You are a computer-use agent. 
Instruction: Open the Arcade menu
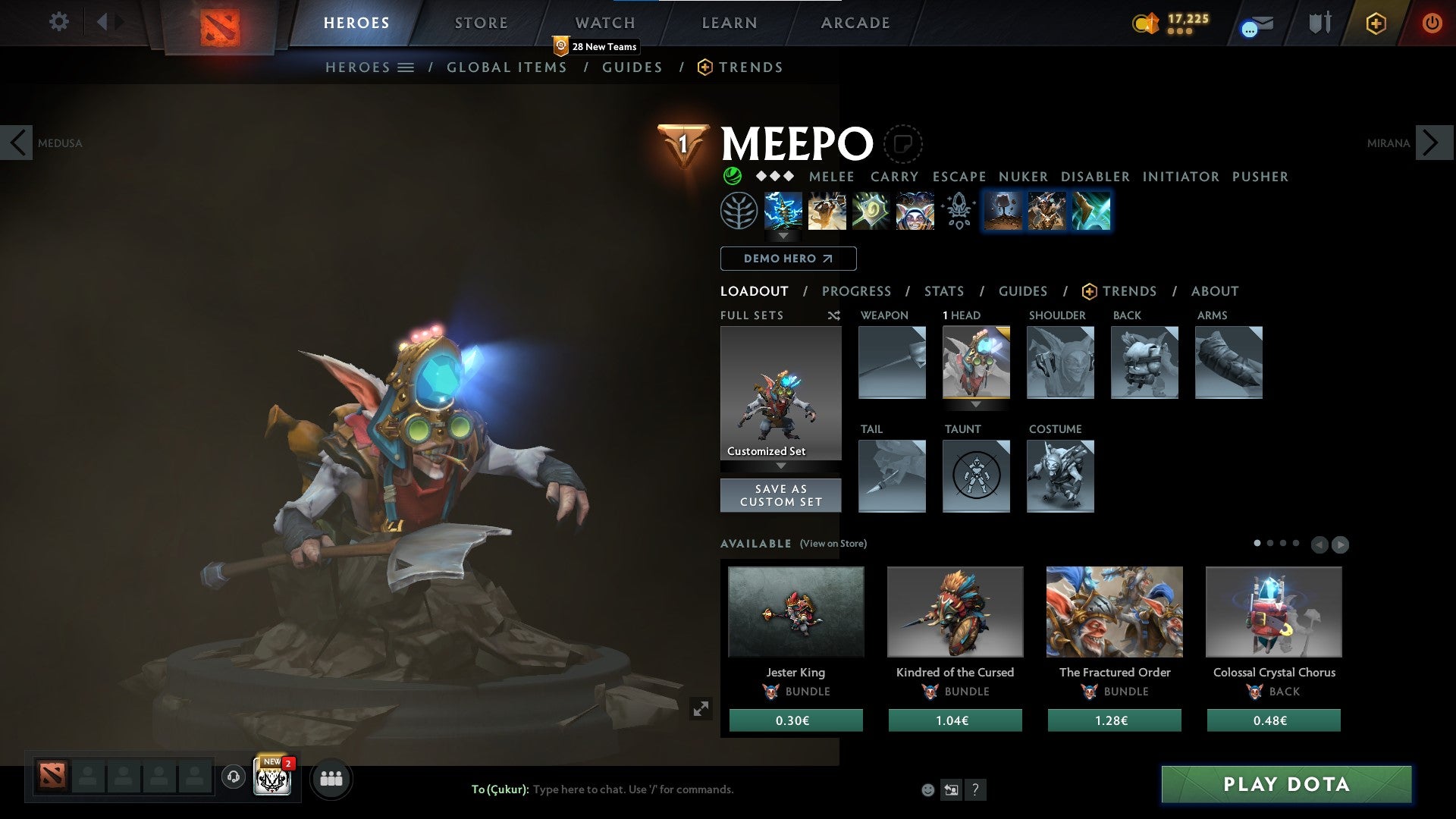click(x=855, y=22)
